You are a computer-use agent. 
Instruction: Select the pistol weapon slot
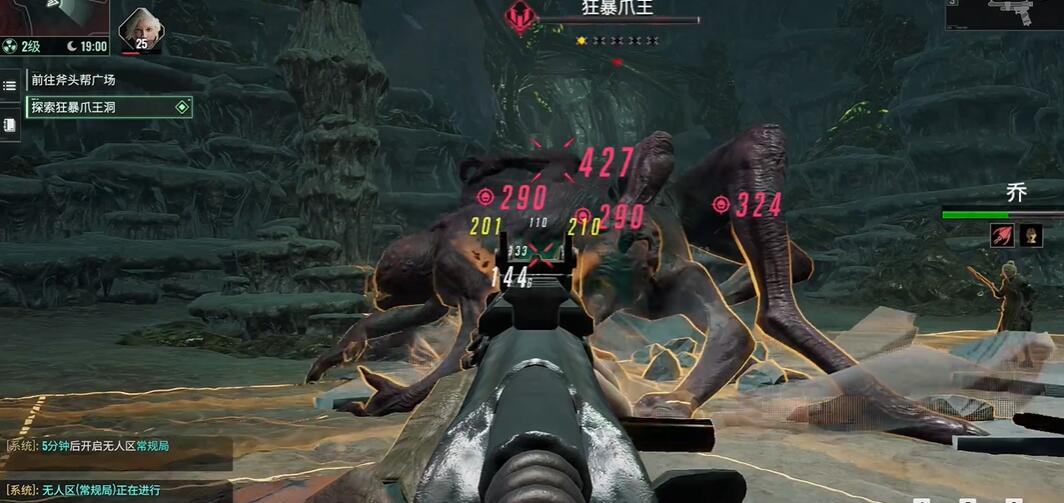pyautogui.click(x=1006, y=14)
